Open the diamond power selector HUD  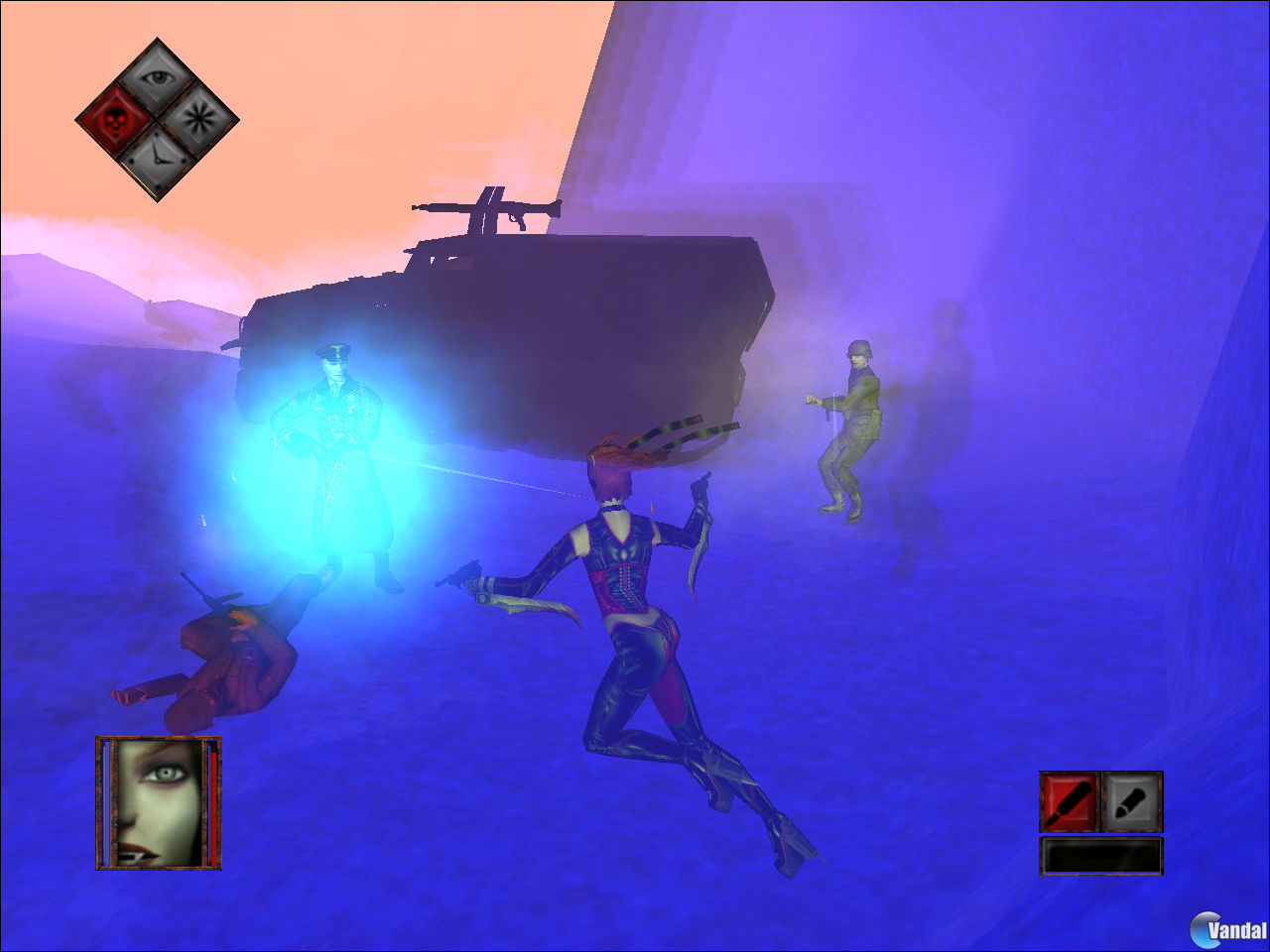point(157,119)
